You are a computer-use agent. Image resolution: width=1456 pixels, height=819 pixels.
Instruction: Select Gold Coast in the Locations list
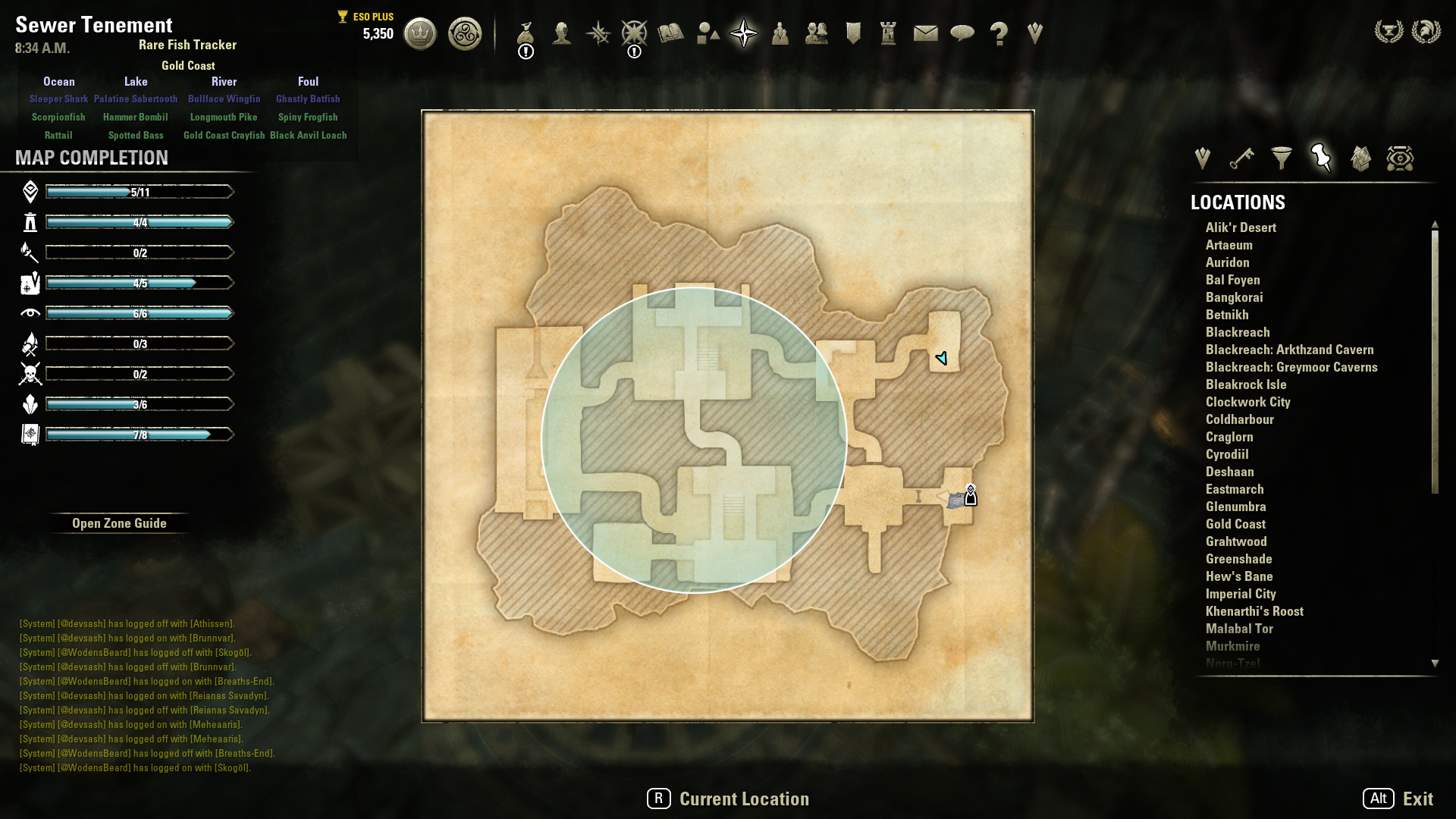(1235, 524)
